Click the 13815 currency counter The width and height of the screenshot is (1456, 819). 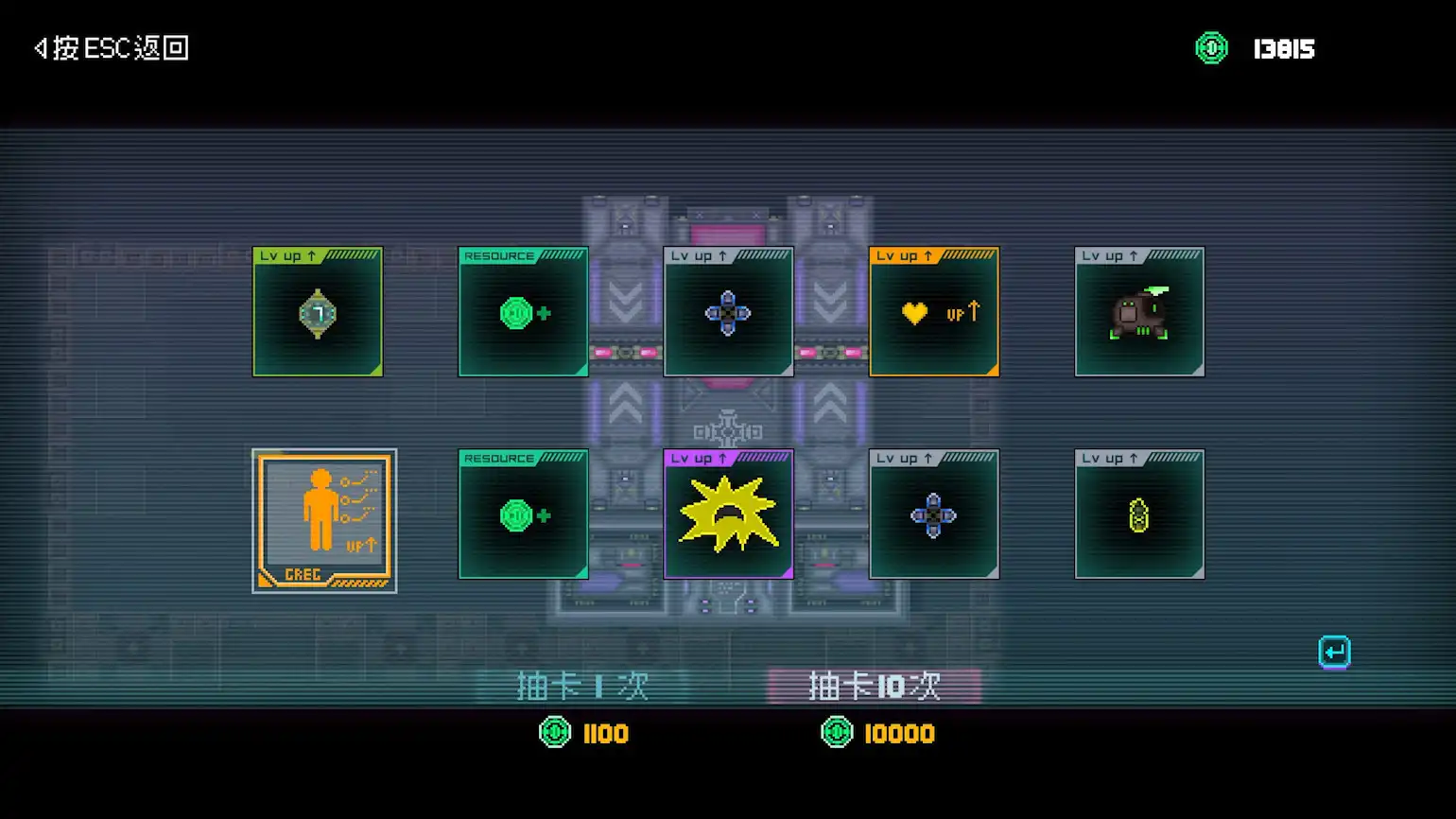click(x=1284, y=48)
